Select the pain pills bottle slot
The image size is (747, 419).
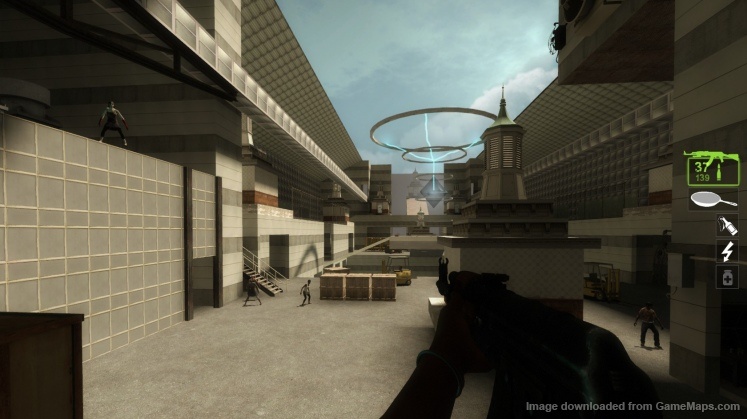coord(727,277)
